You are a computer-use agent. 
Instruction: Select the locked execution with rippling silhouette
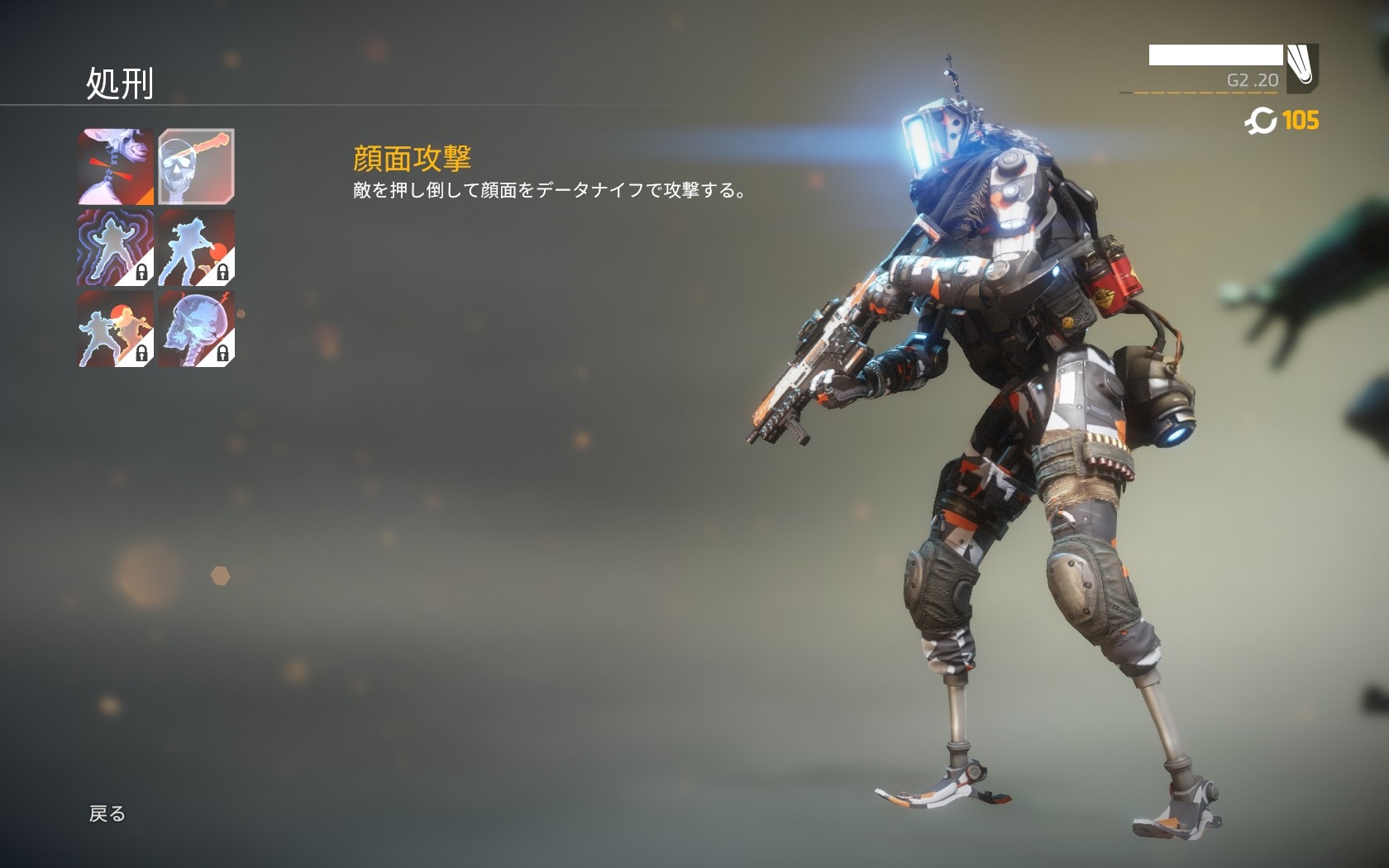(116, 247)
